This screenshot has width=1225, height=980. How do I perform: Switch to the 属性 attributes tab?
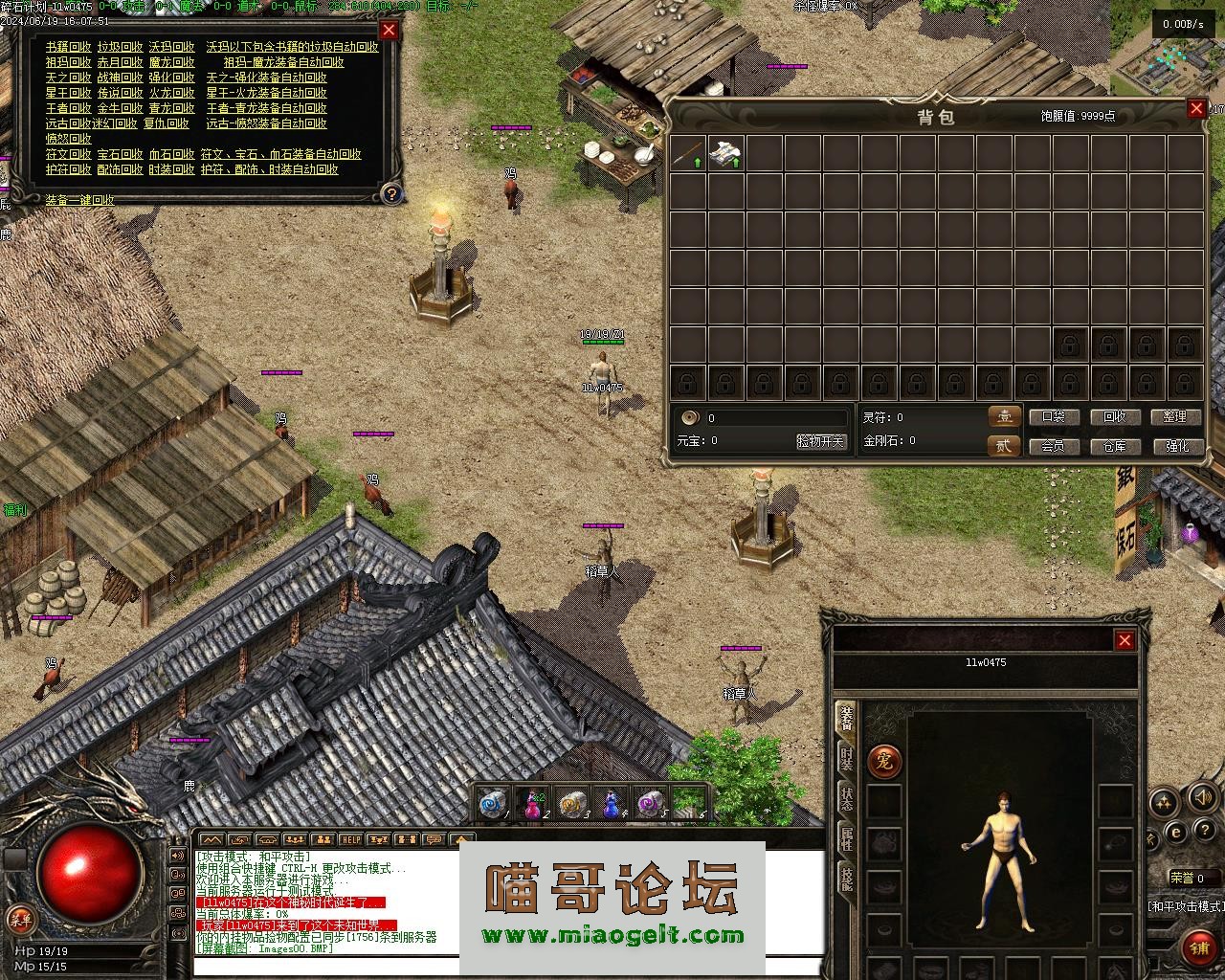[x=846, y=839]
